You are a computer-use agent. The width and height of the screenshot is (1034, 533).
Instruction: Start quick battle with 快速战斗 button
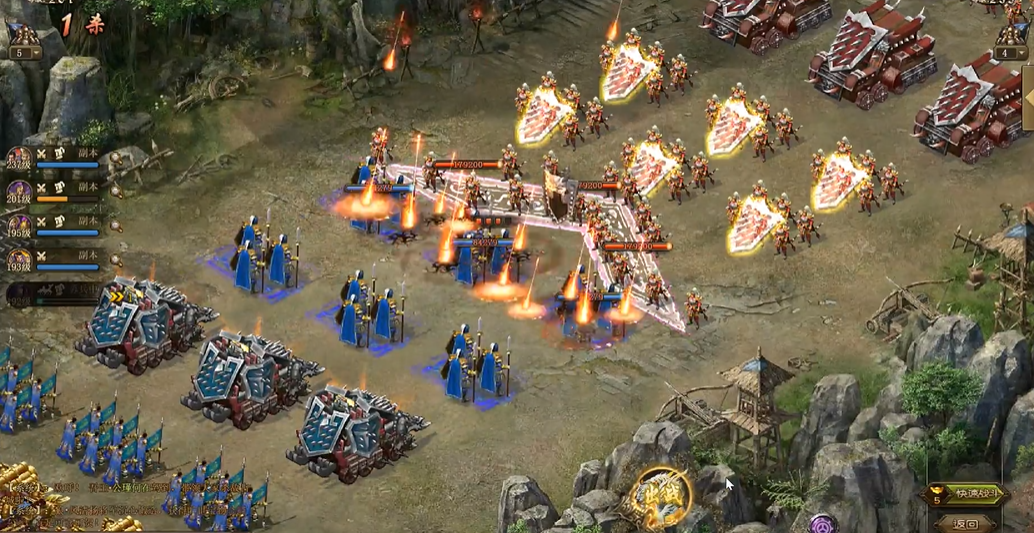tap(965, 494)
